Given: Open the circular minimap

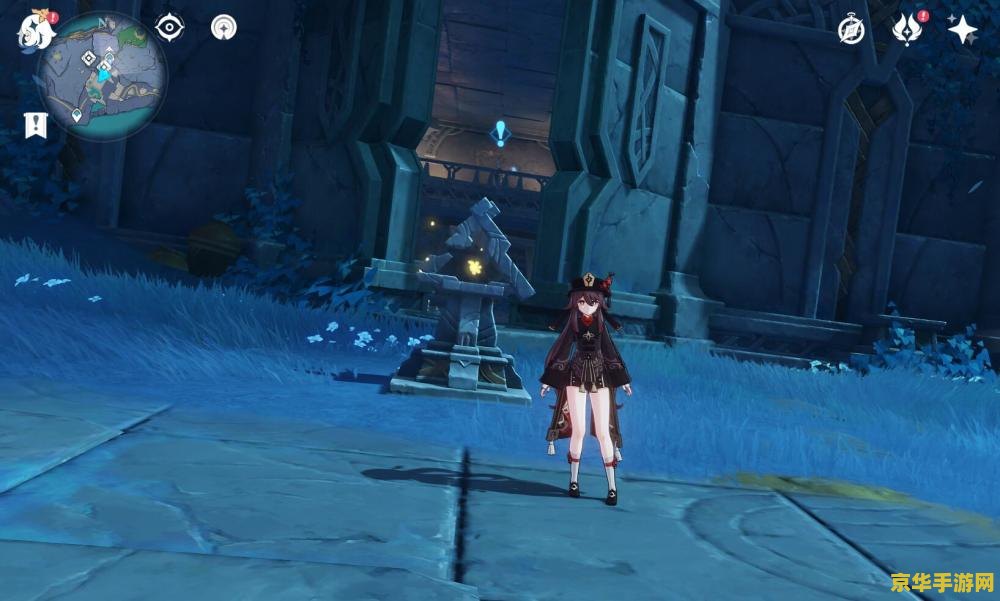Looking at the screenshot, I should tap(103, 77).
